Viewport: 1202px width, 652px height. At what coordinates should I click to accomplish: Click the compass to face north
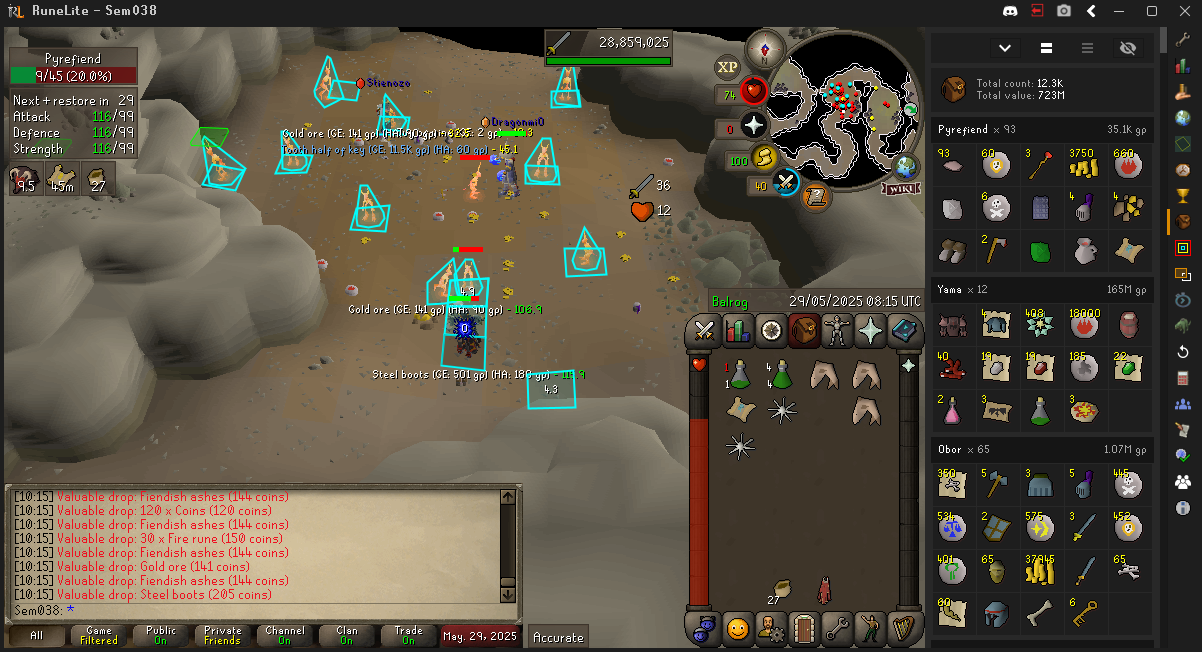[x=768, y=48]
